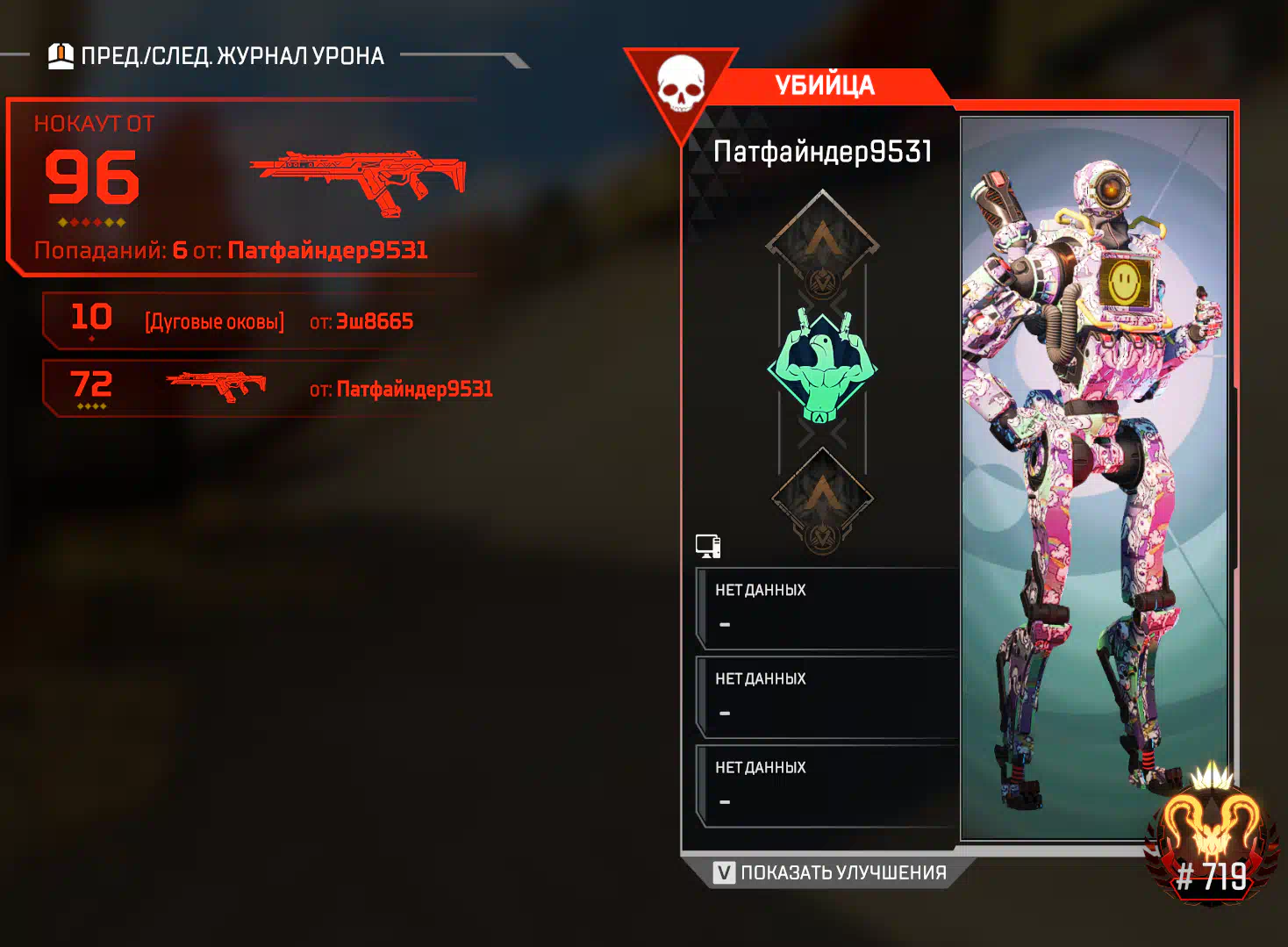Click the killer name Патфайндер9531 in the banner
The image size is (1288, 947).
822,152
